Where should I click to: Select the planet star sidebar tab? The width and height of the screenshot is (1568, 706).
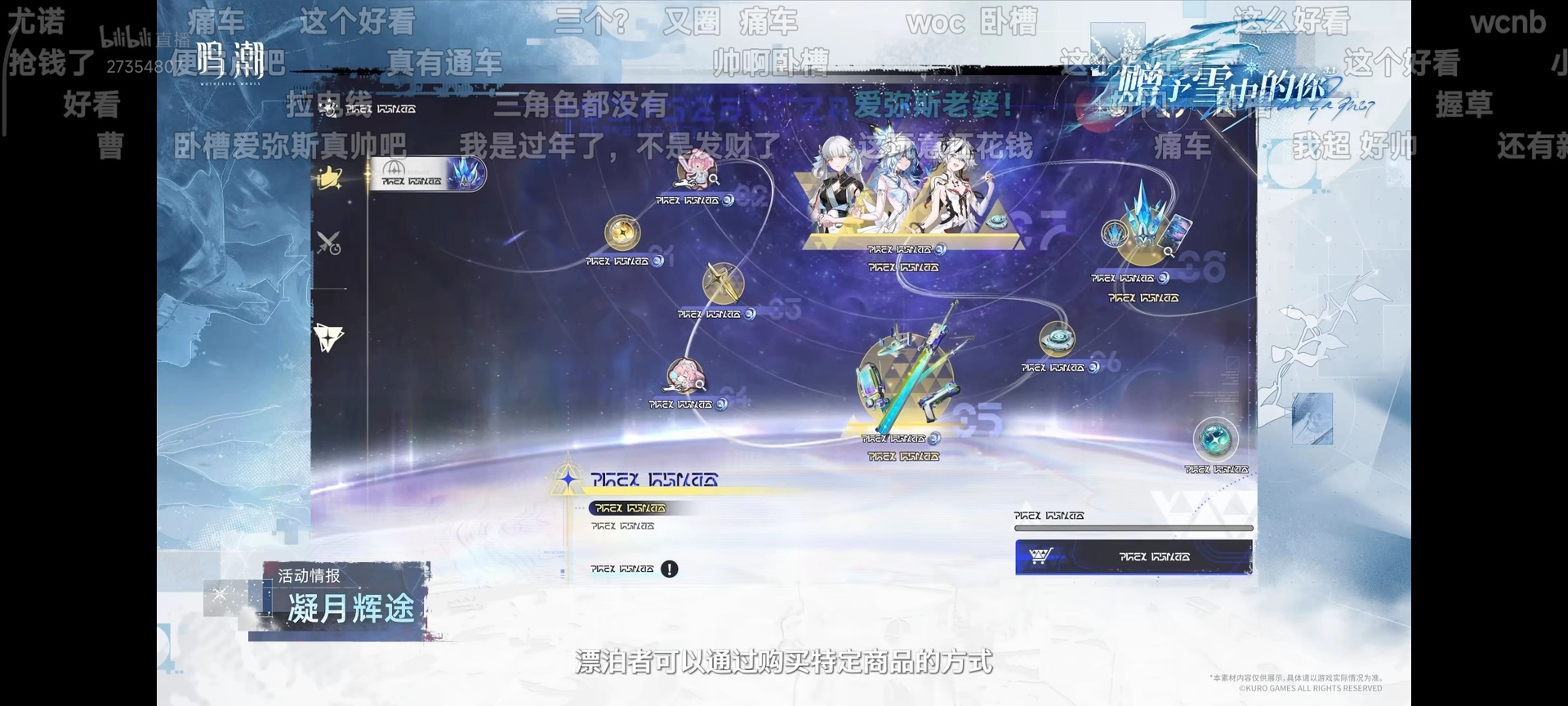(x=329, y=177)
